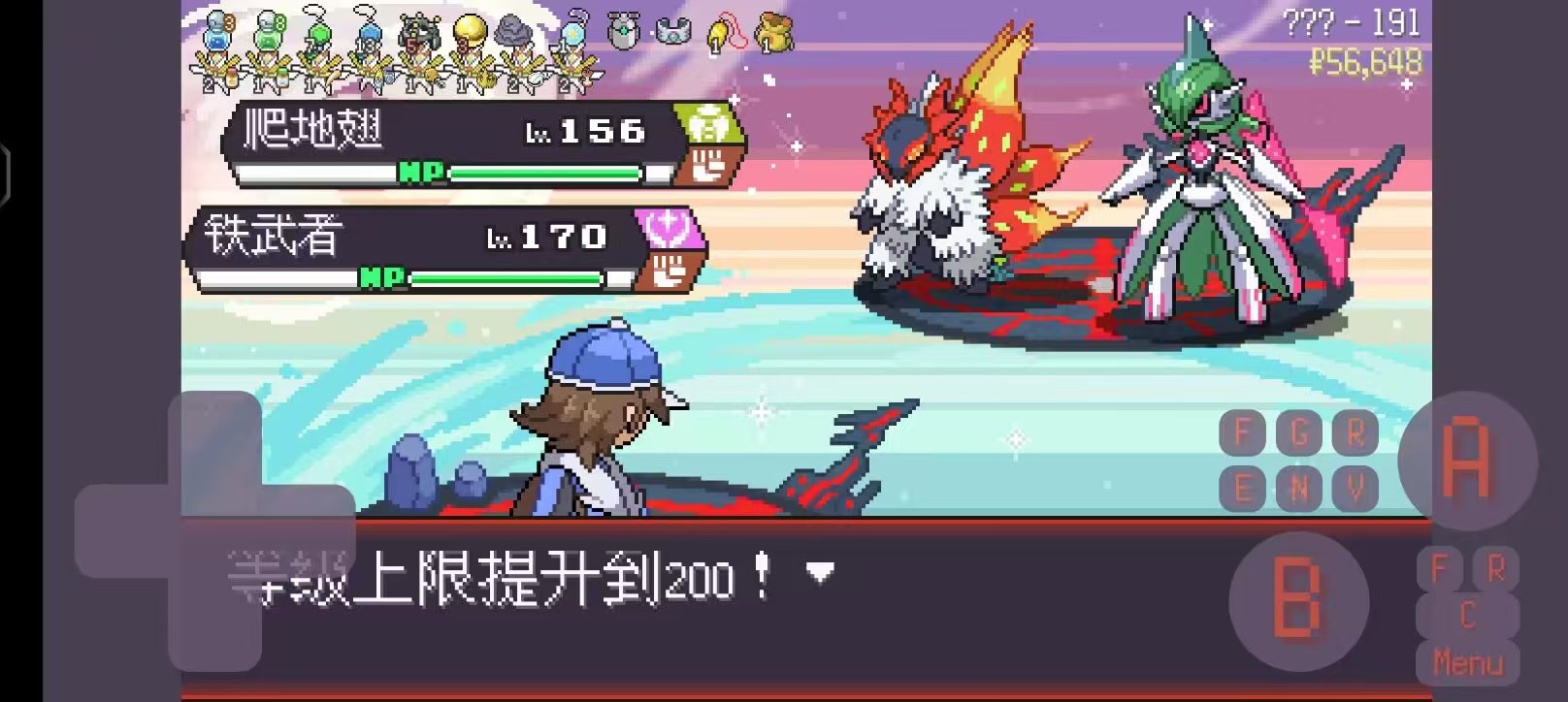
Task: Select the brown and yellow pouch icon
Action: click(x=773, y=32)
